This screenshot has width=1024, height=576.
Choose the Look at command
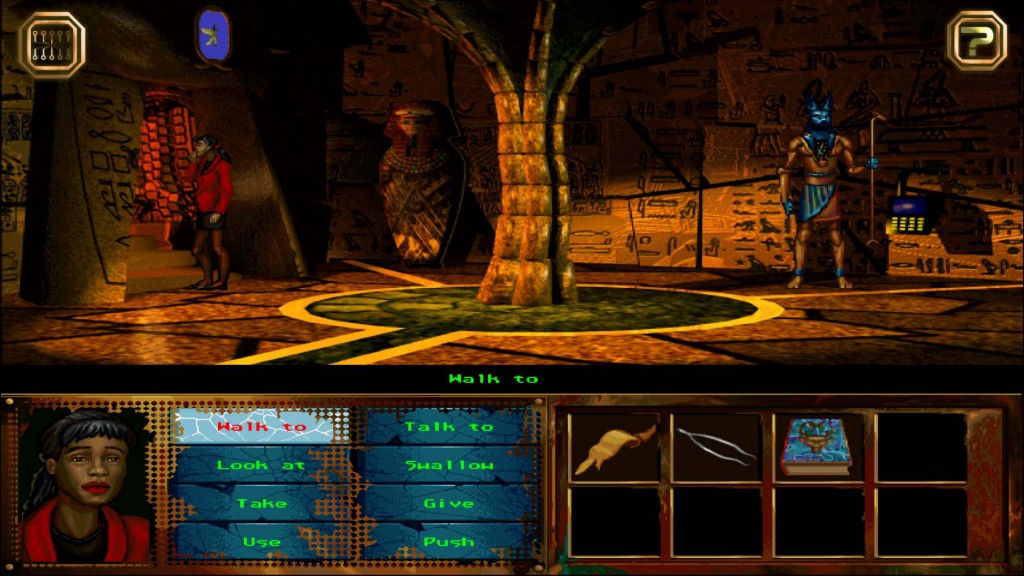(x=253, y=465)
